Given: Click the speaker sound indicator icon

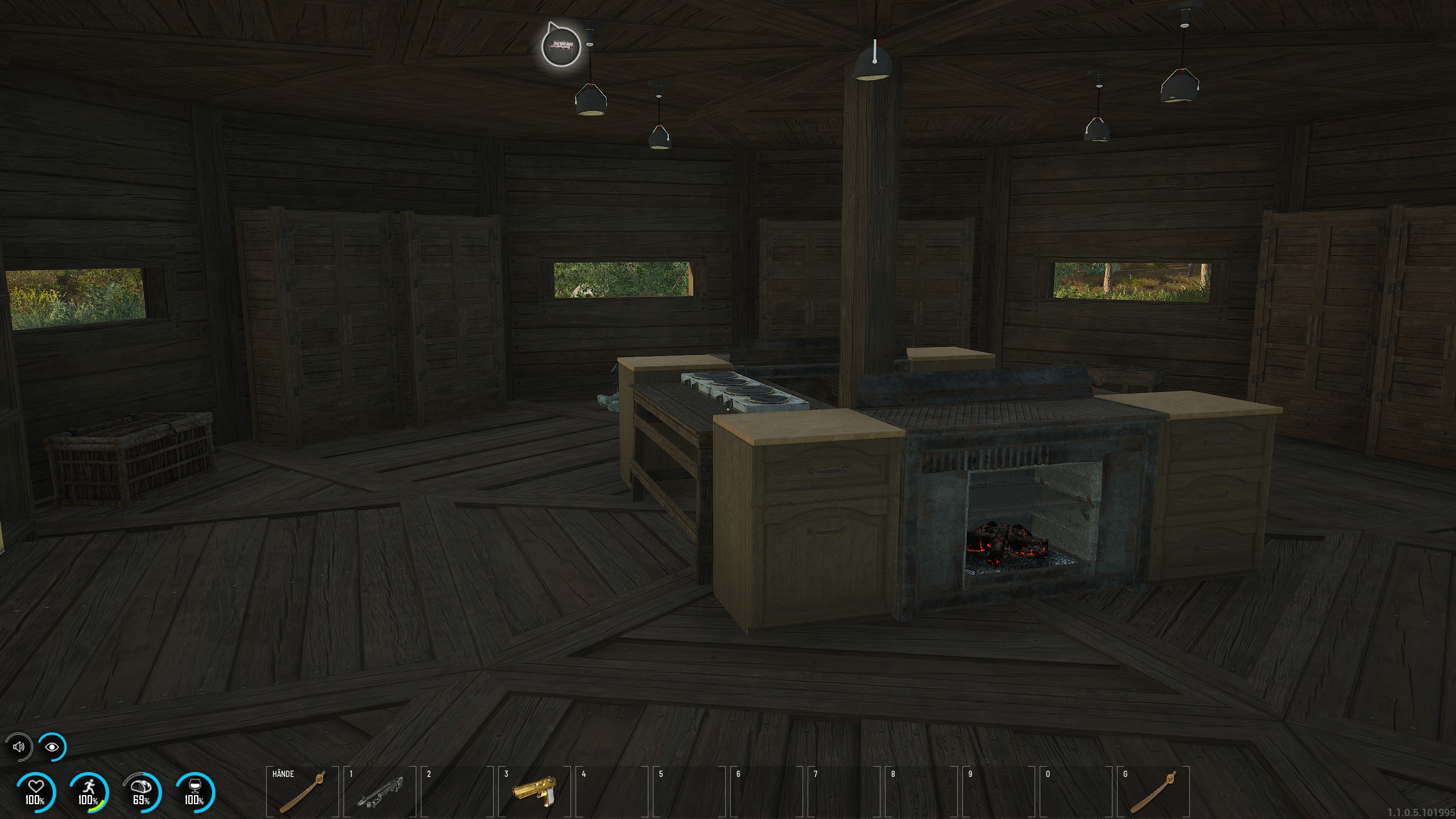Looking at the screenshot, I should click(x=19, y=747).
